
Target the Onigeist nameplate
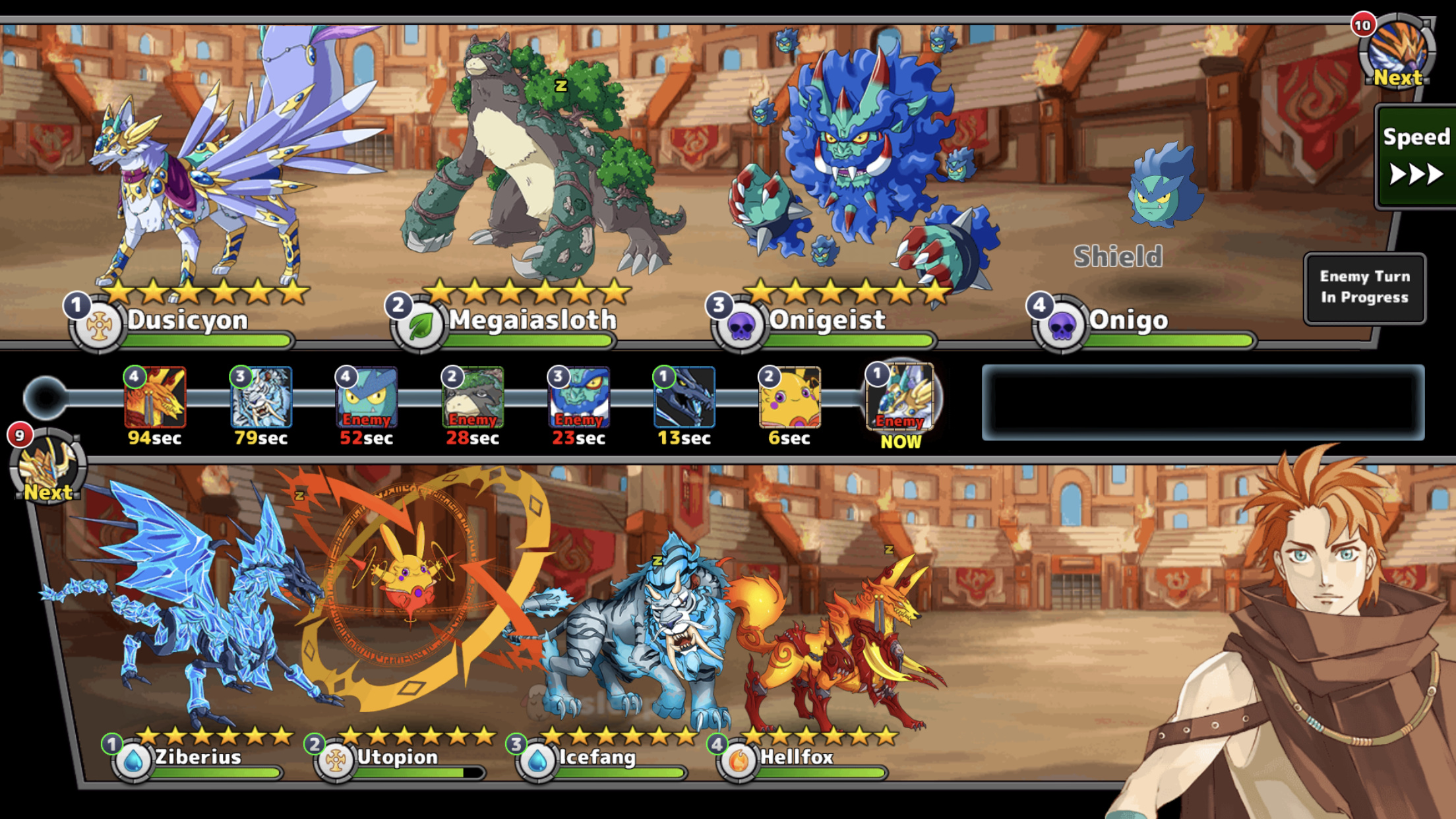[826, 321]
